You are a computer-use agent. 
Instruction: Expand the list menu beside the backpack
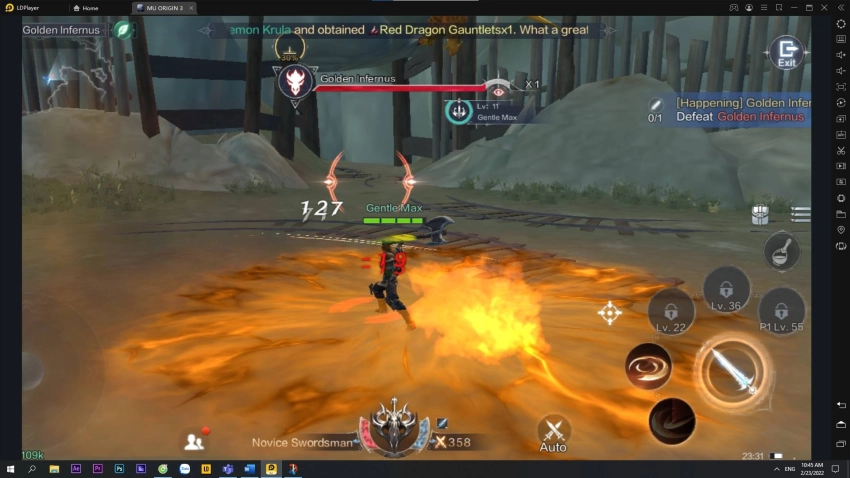800,214
